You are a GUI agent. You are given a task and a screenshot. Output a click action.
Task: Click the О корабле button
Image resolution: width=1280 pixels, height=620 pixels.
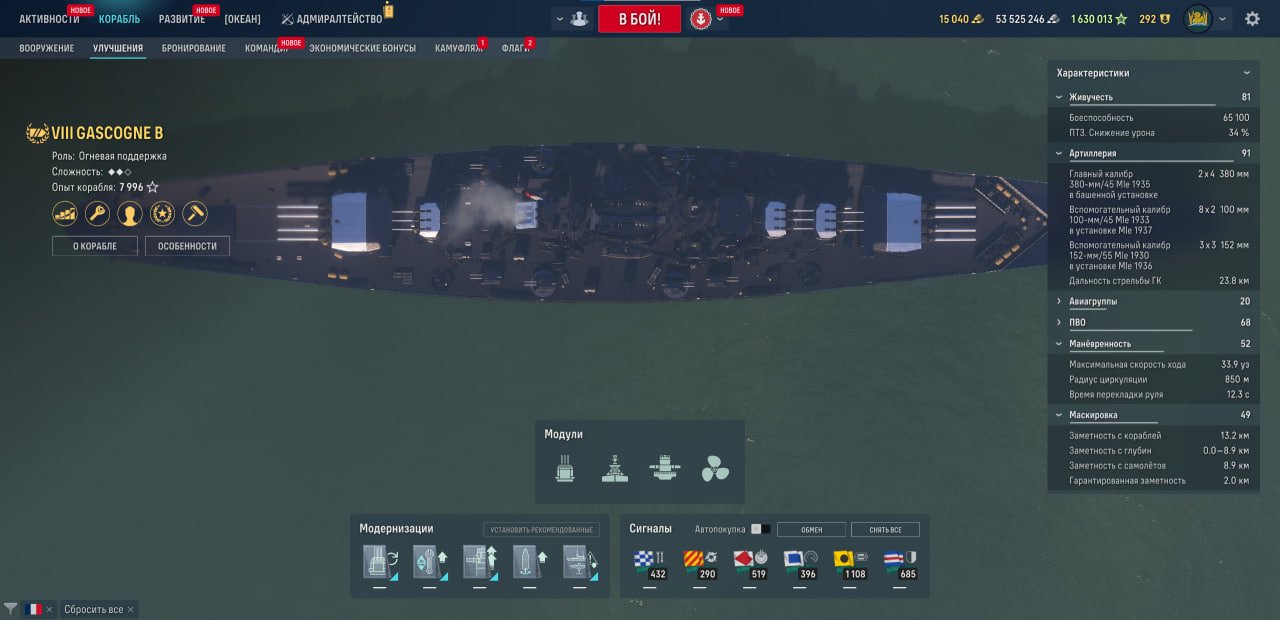pos(95,246)
